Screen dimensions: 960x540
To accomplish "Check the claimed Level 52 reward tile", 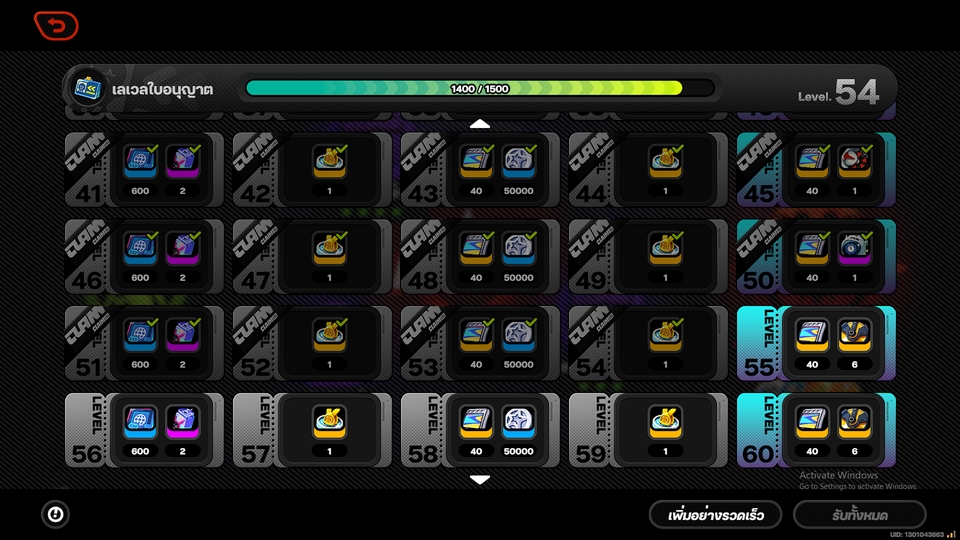I will (x=312, y=343).
